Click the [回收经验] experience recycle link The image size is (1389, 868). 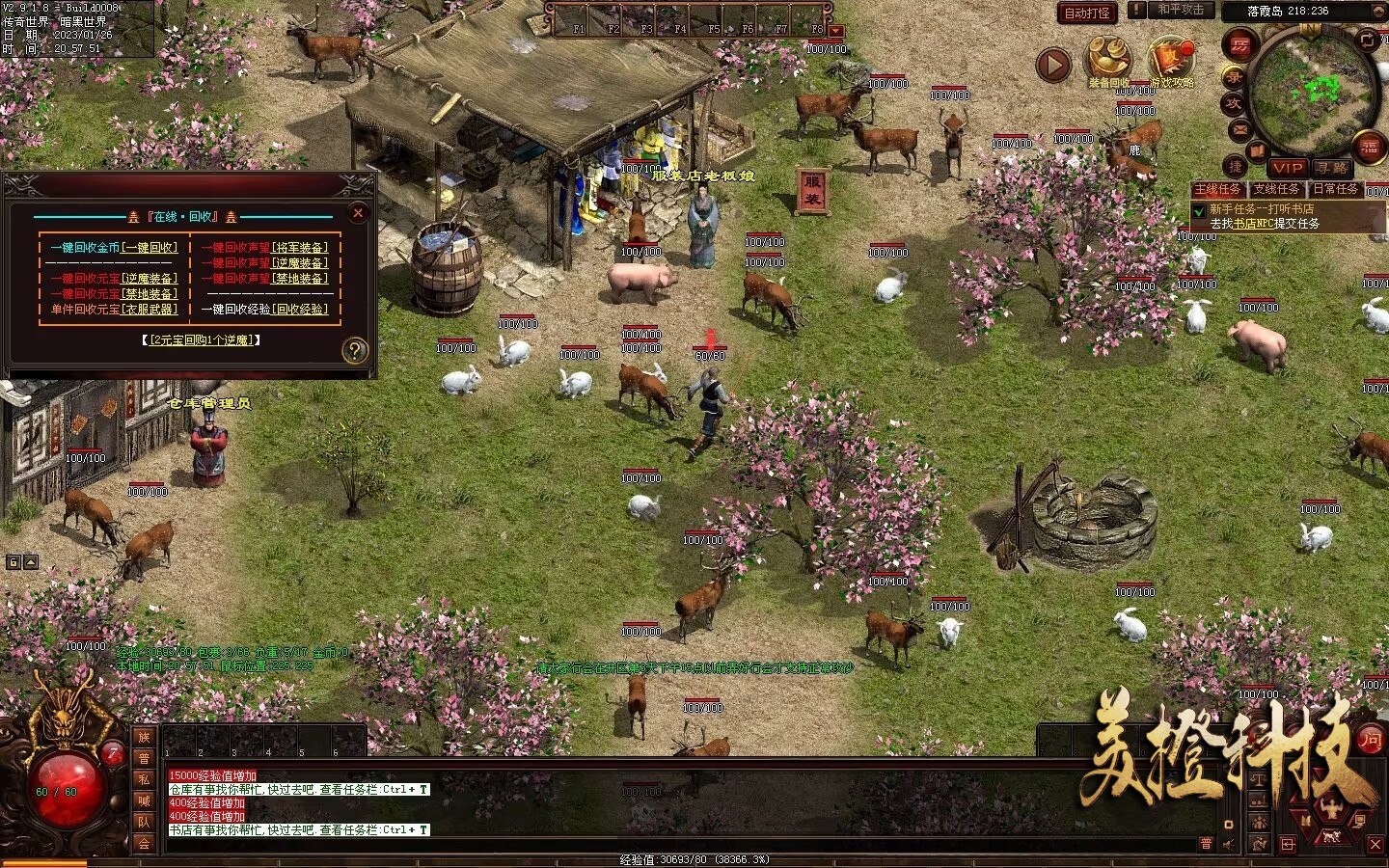tap(301, 310)
